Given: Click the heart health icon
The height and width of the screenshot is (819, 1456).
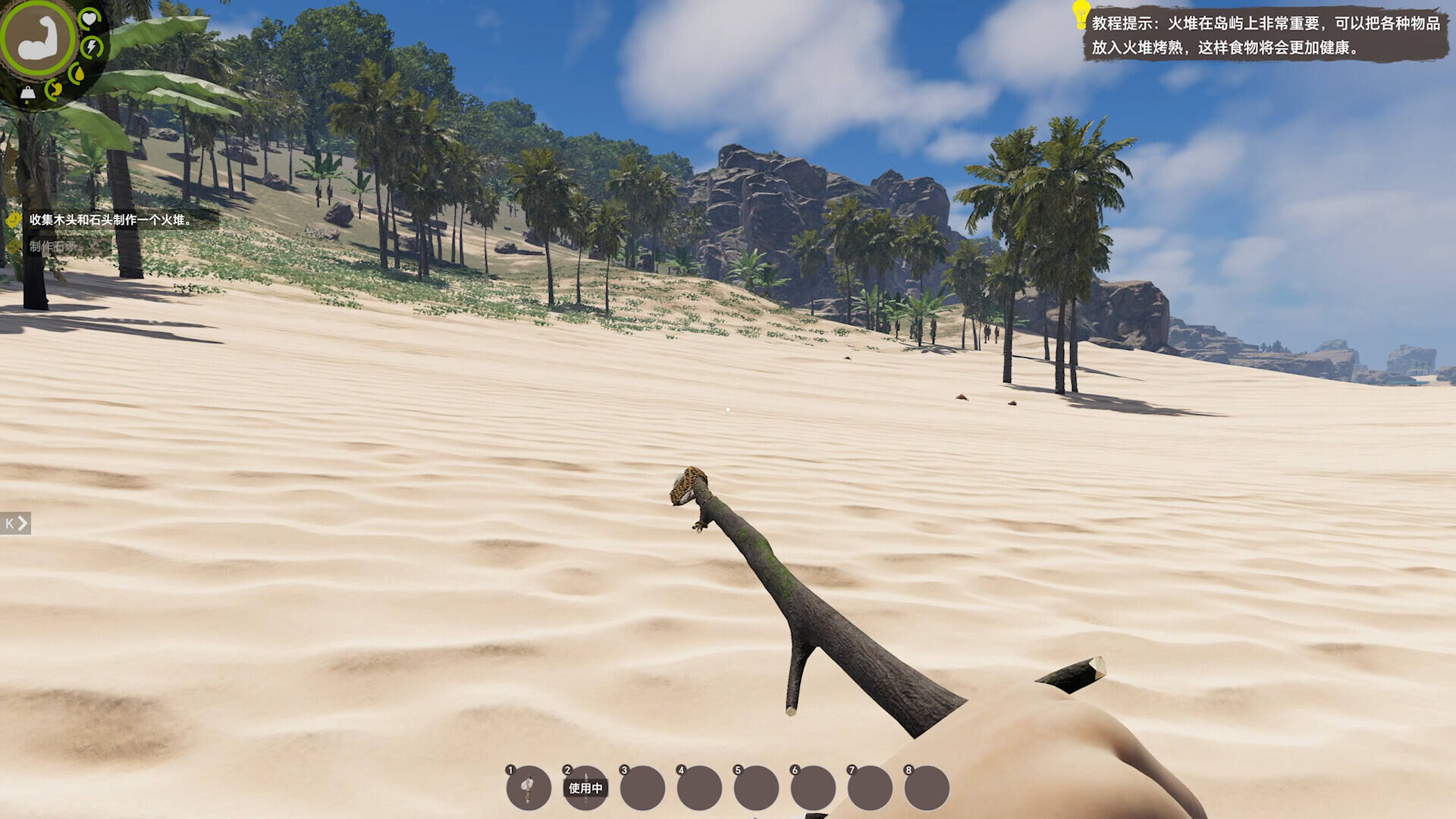Looking at the screenshot, I should (89, 18).
